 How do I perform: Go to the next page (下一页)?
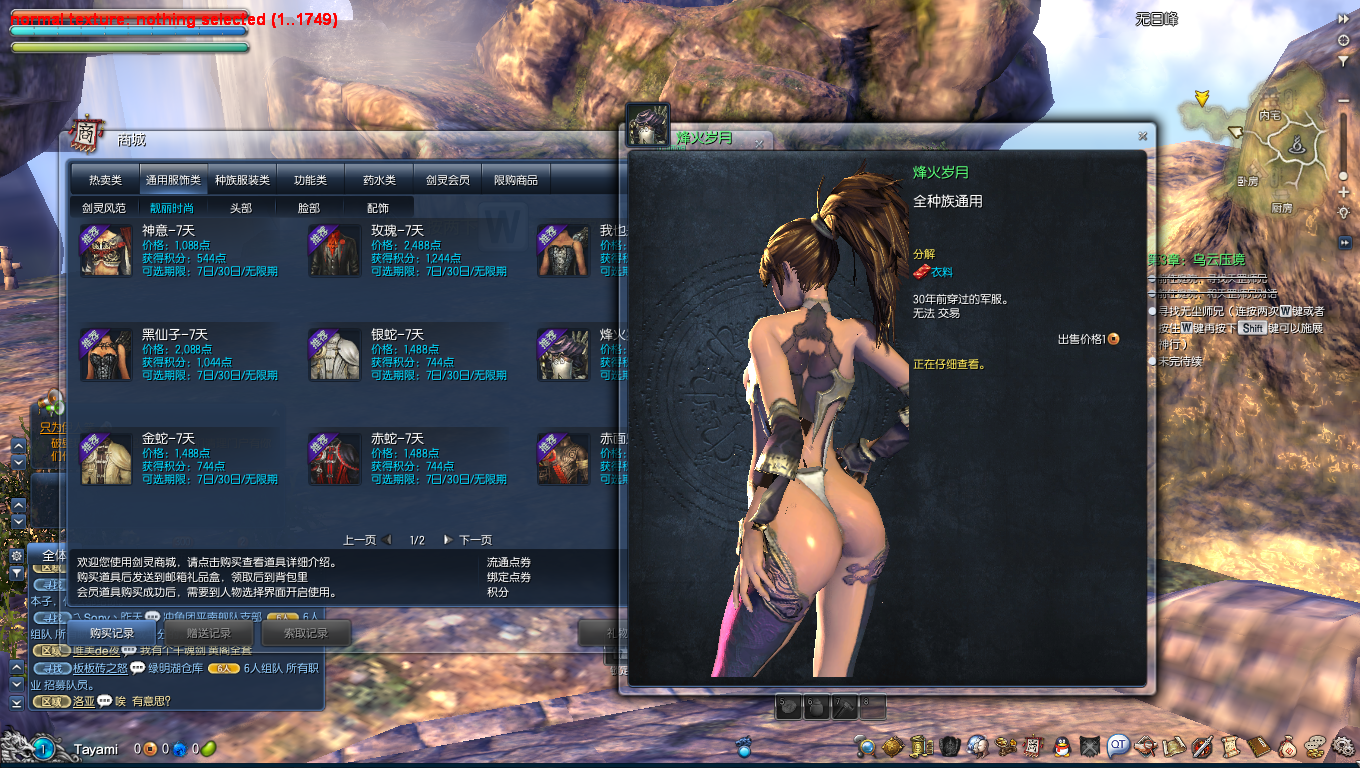click(469, 540)
